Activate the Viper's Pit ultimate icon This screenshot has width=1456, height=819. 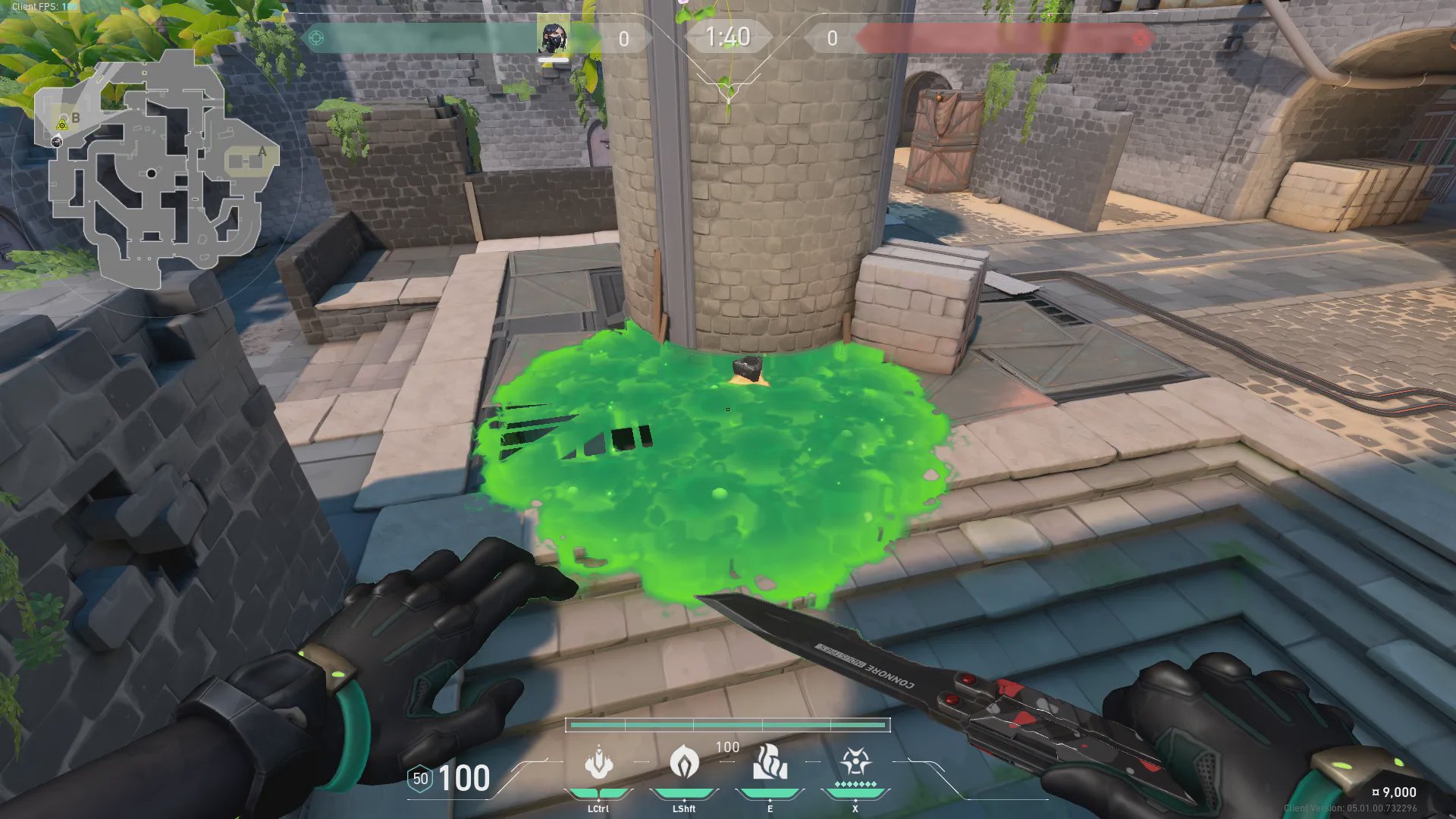(855, 762)
